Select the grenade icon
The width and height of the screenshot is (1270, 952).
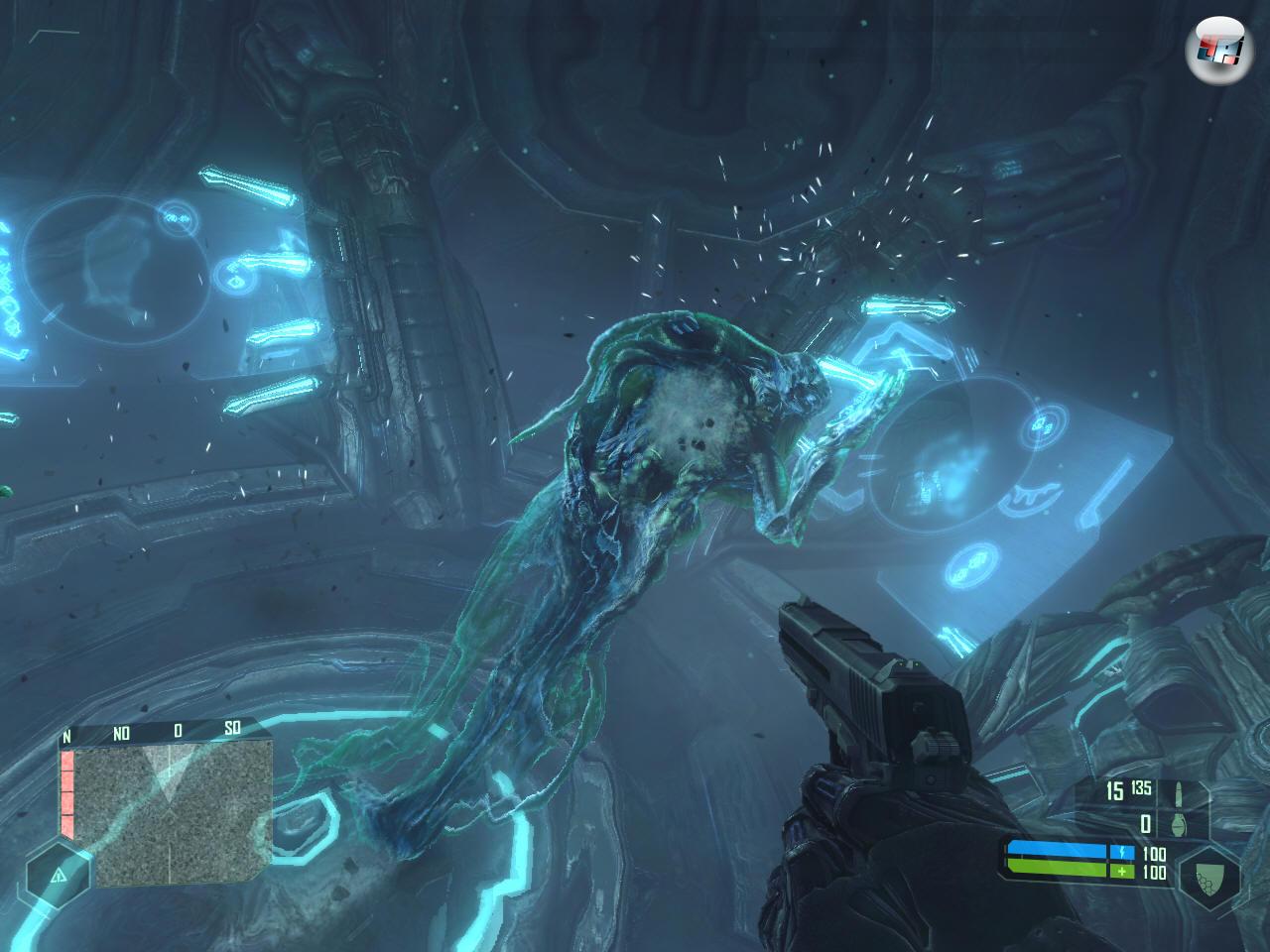[x=1180, y=823]
